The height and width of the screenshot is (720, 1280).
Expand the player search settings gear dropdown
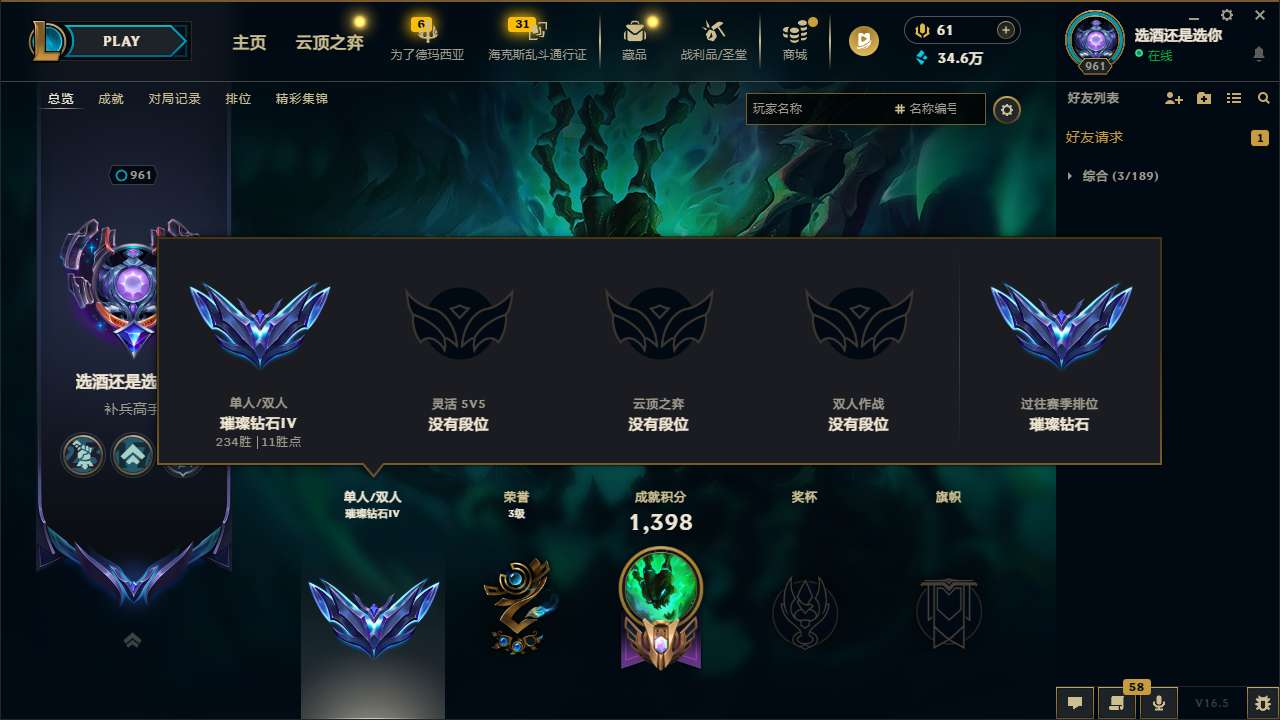pos(1007,109)
